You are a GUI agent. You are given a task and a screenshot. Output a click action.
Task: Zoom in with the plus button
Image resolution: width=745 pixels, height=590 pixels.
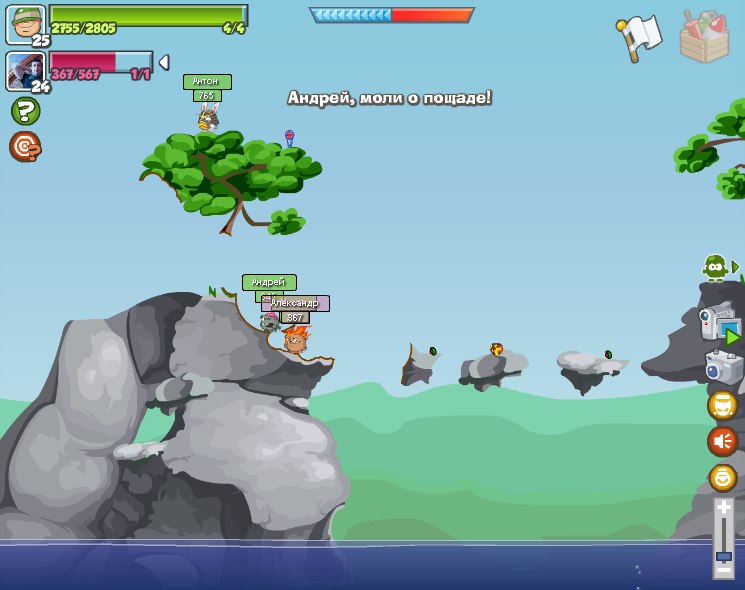[723, 508]
